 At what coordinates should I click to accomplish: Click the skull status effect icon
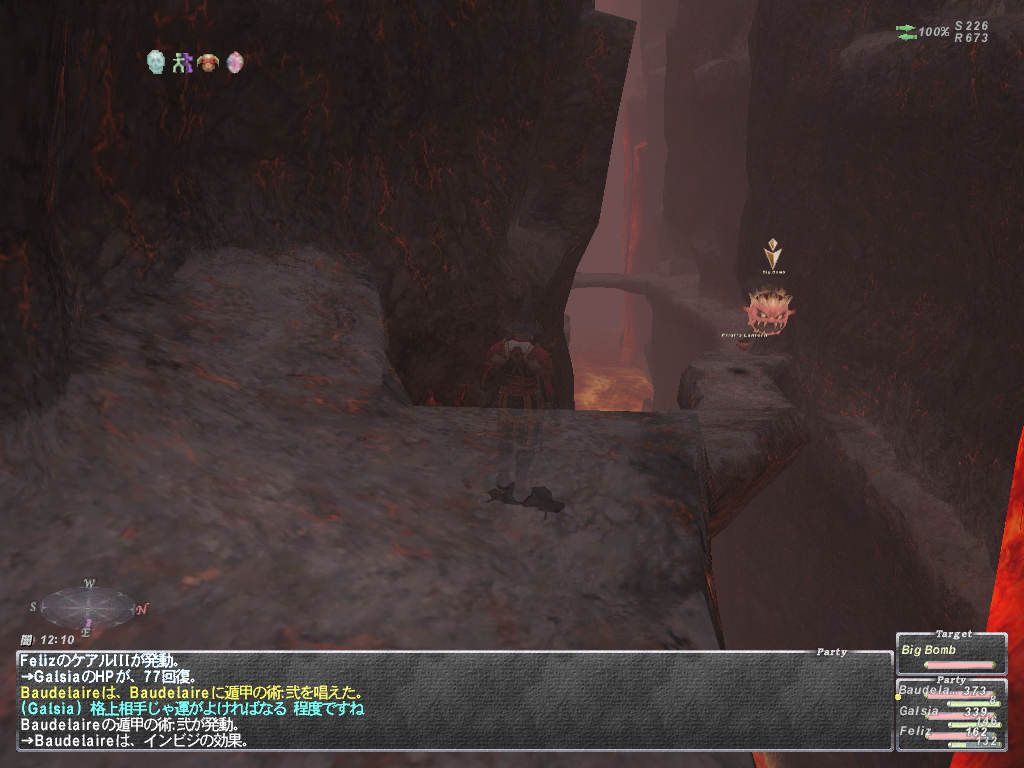(155, 62)
